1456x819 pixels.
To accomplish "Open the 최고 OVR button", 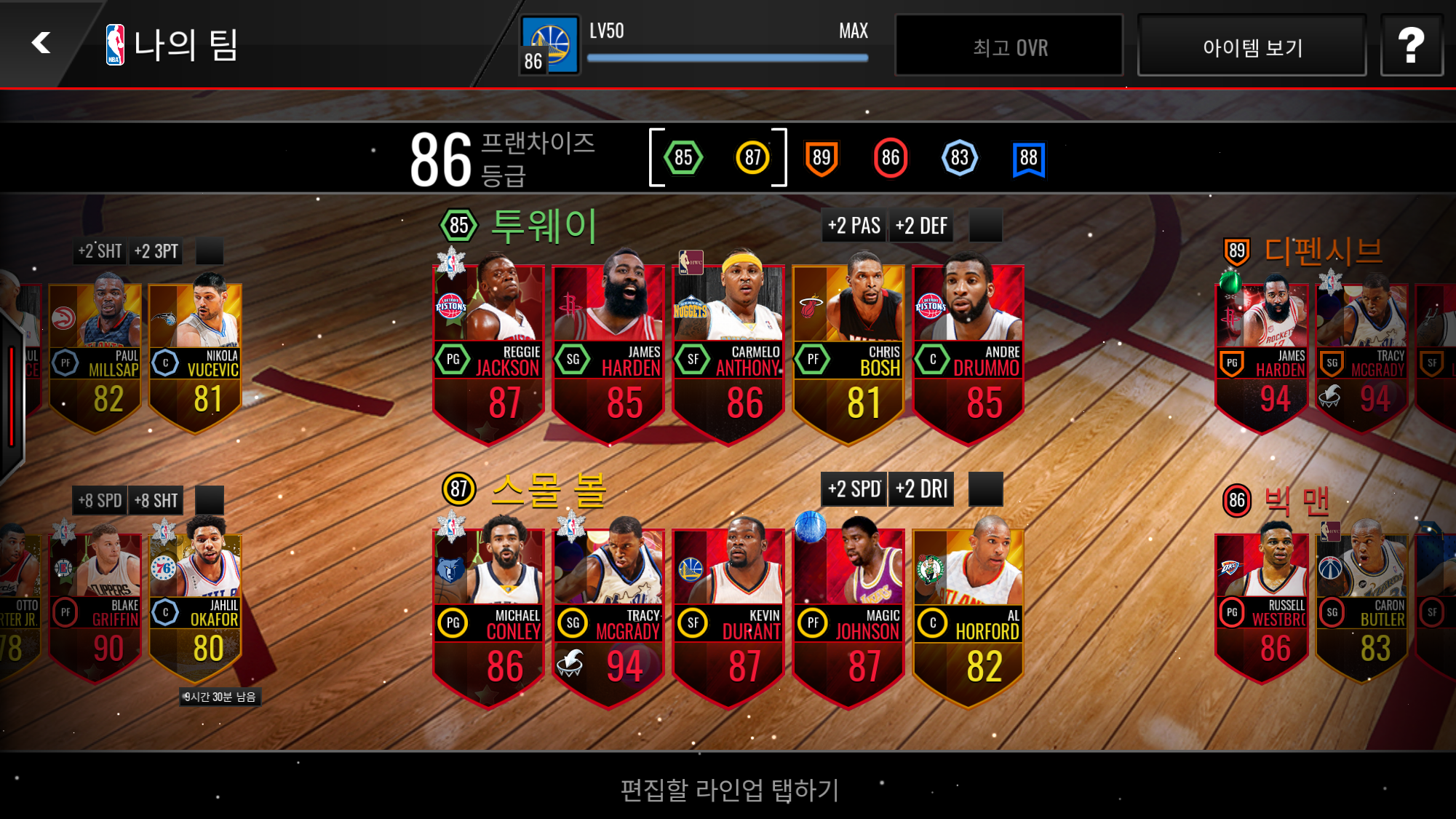I will 1009,47.
